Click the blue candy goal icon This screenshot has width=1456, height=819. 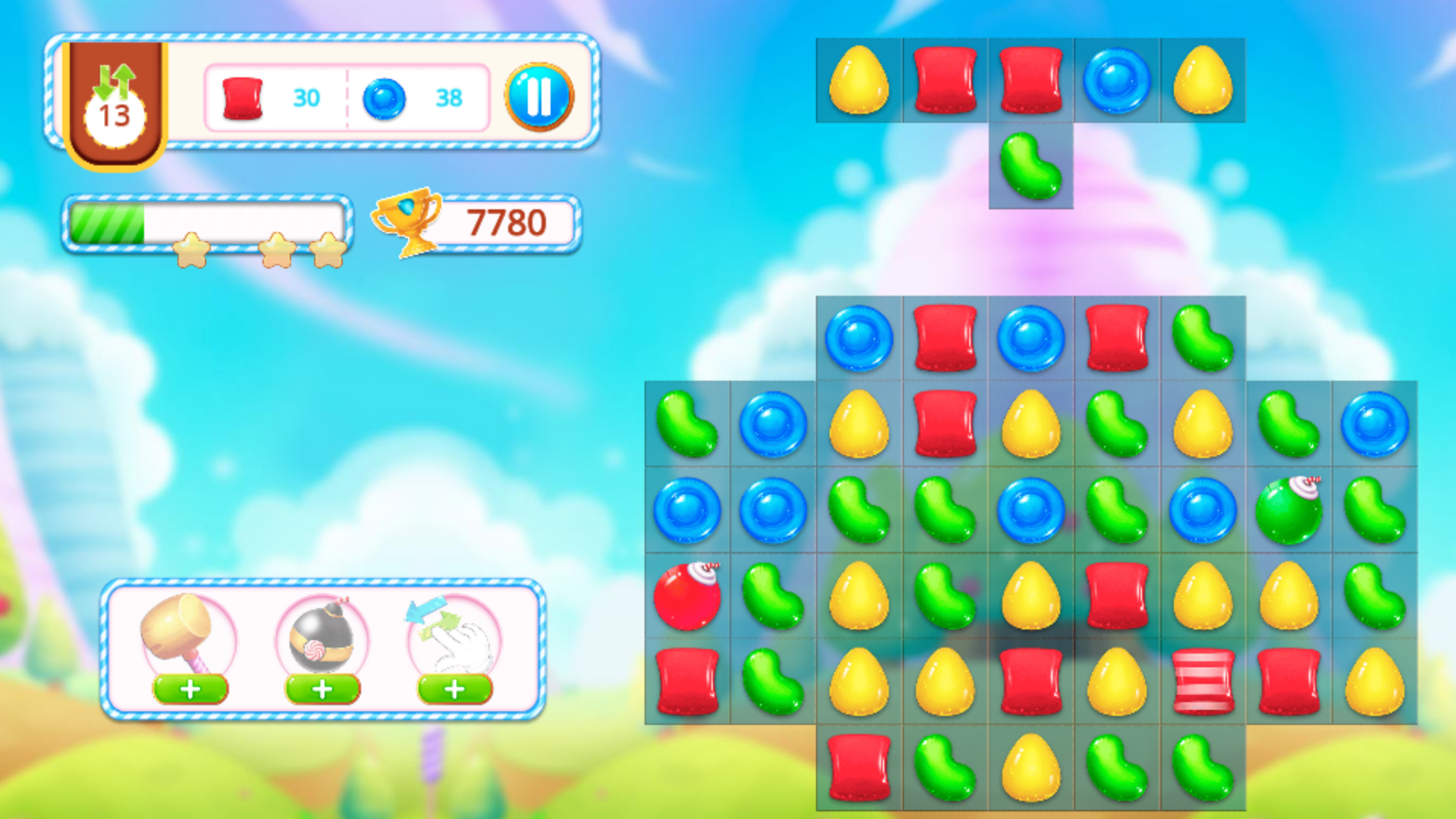click(384, 97)
